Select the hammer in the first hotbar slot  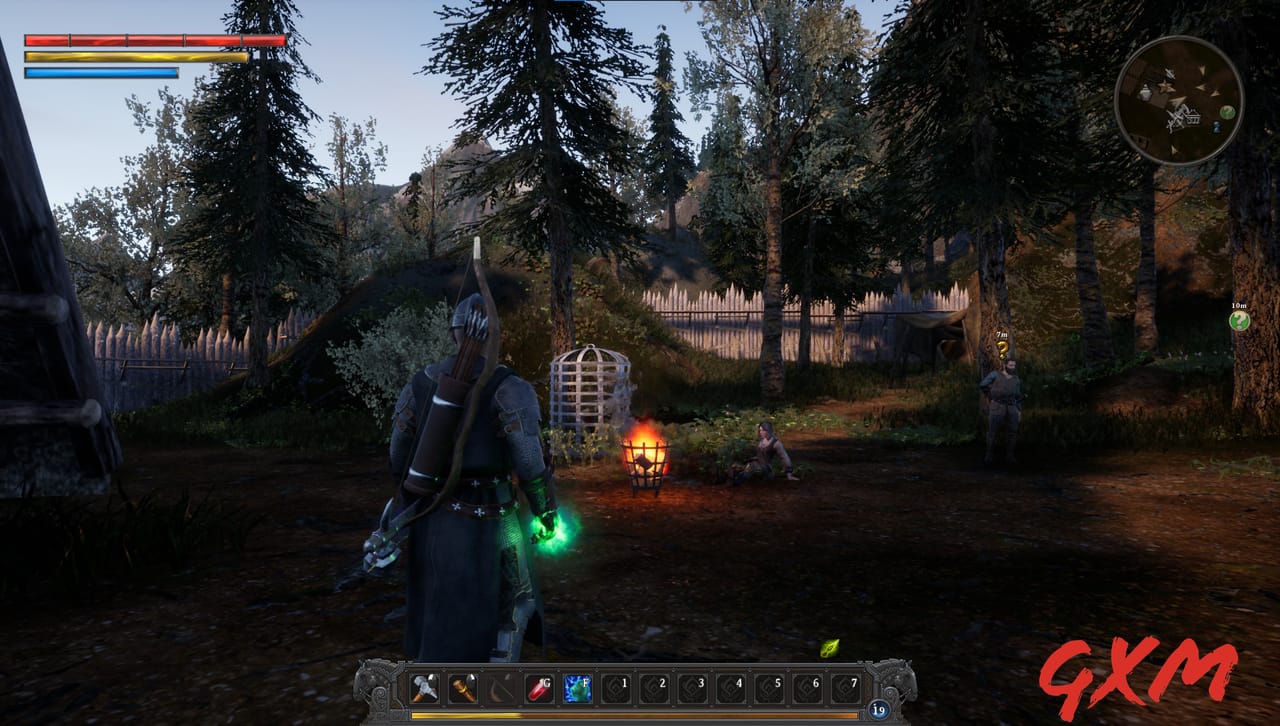click(x=424, y=689)
